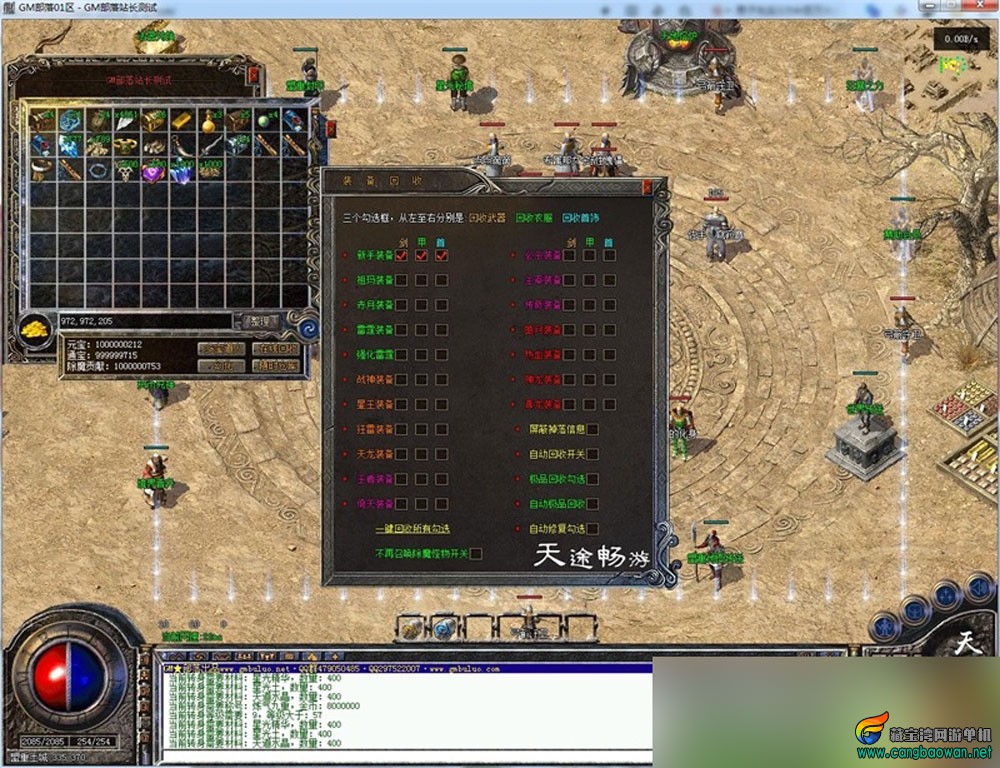The width and height of the screenshot is (1000, 768).
Task: Select the green orb item in the bag
Action: (264, 120)
